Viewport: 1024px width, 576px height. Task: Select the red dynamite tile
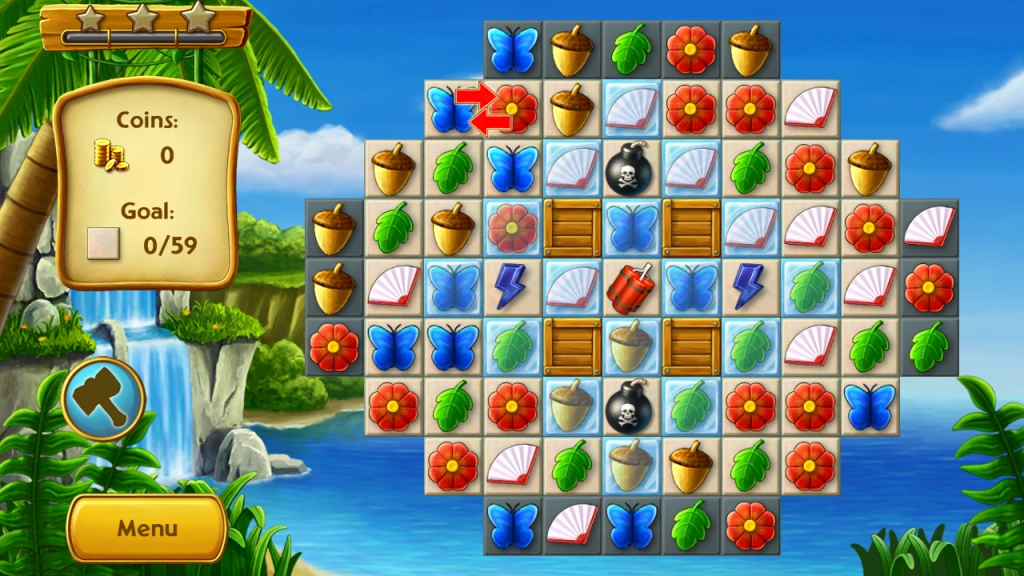pos(631,287)
